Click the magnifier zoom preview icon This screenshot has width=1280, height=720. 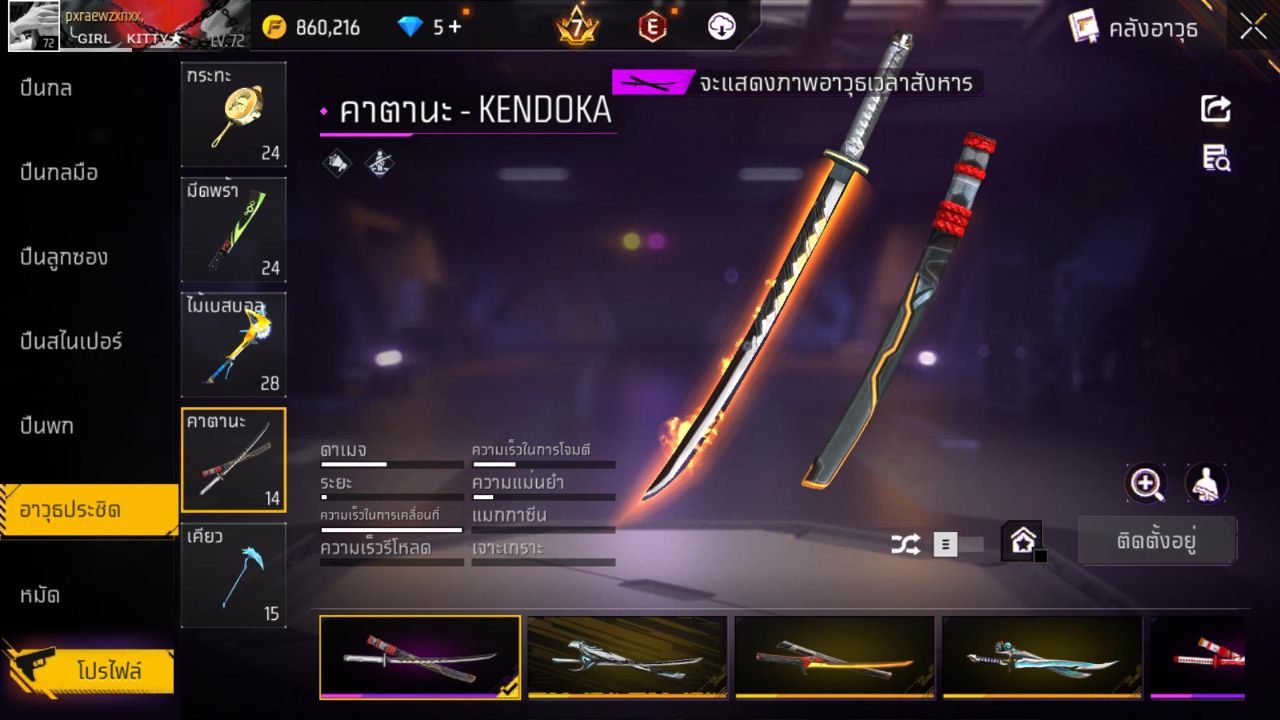coord(1146,484)
